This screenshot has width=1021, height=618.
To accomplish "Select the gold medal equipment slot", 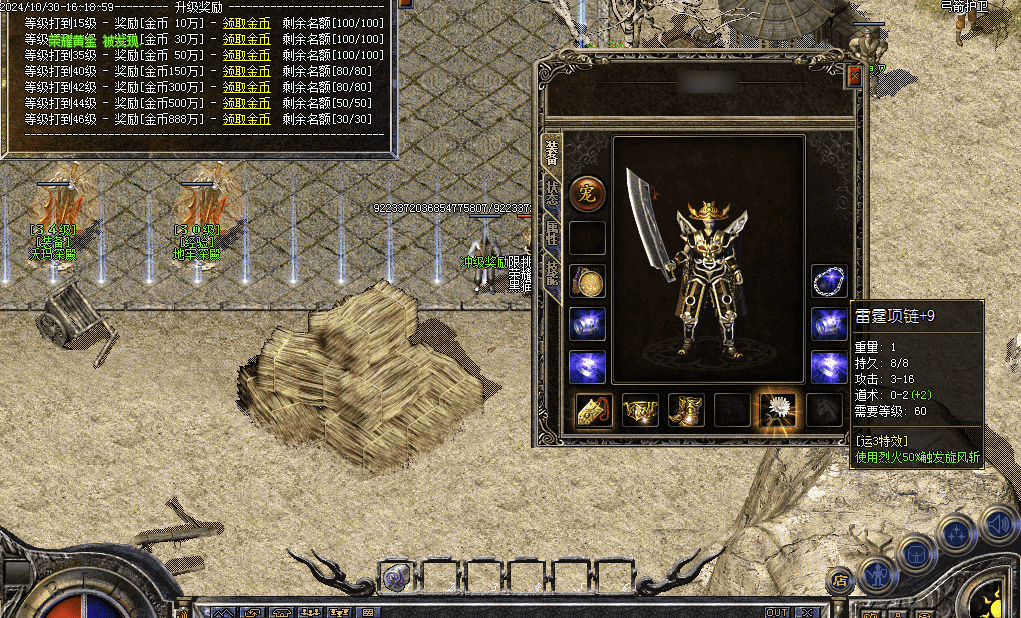I will click(587, 282).
